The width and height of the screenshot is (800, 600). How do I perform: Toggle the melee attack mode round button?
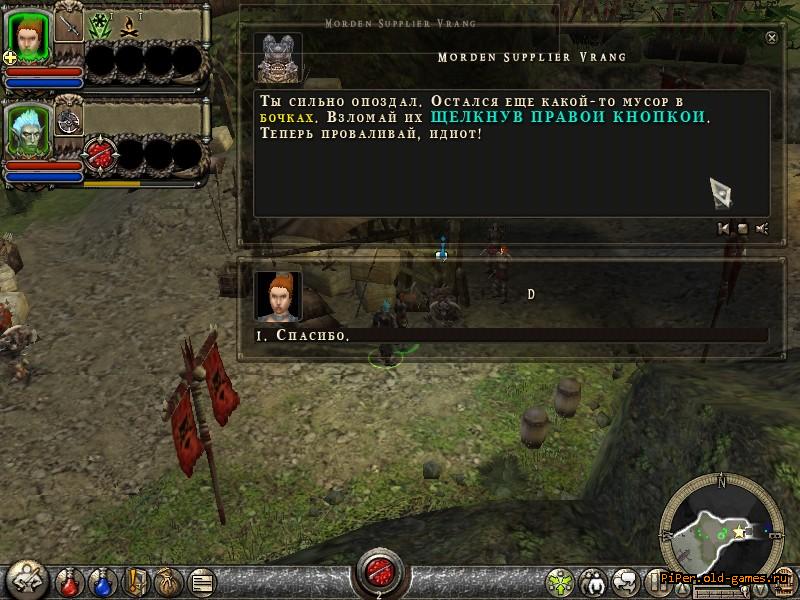click(x=27, y=580)
